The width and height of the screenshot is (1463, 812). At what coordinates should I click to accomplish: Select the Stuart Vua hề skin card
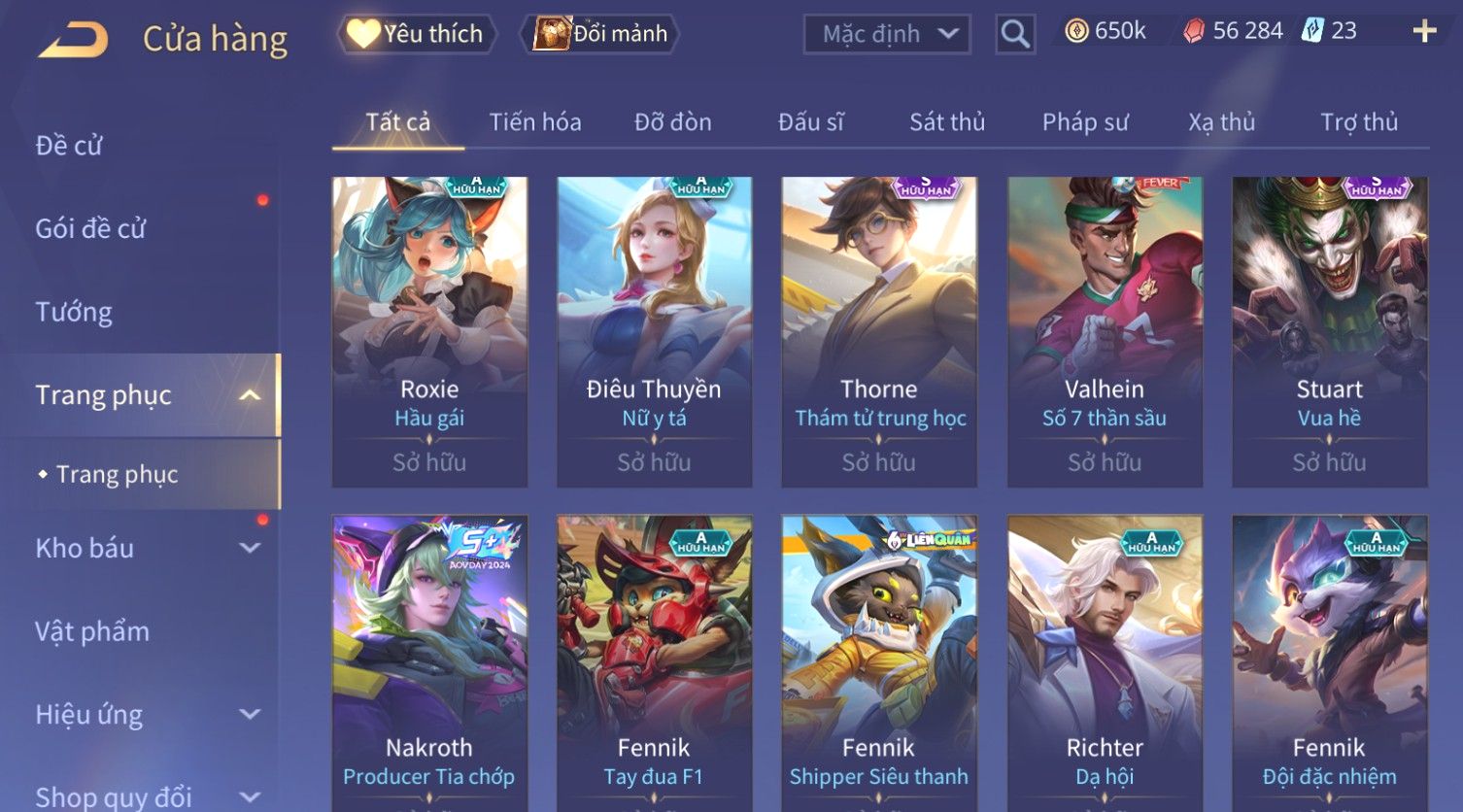point(1329,330)
